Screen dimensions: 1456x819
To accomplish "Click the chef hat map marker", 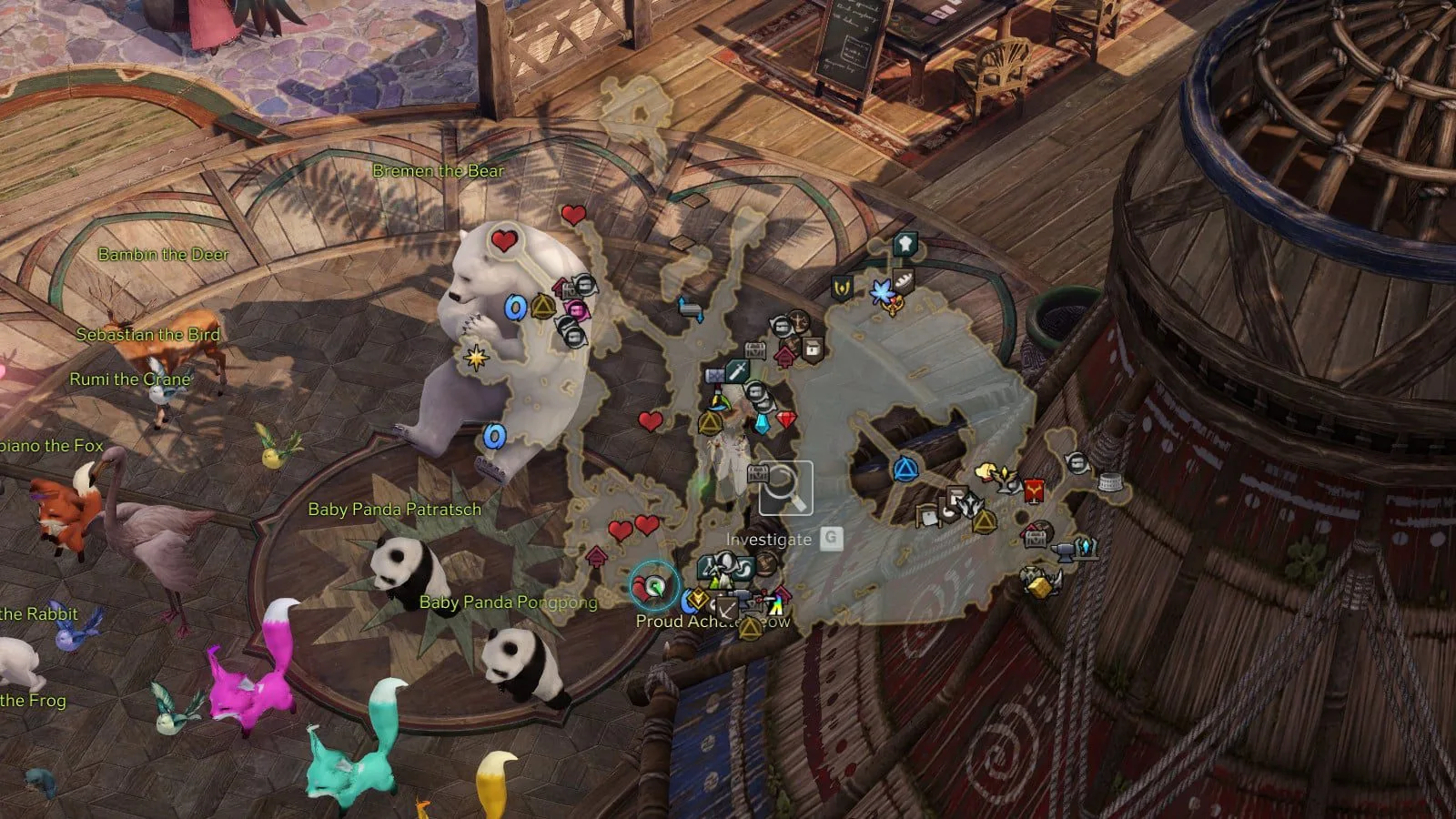I will (905, 244).
